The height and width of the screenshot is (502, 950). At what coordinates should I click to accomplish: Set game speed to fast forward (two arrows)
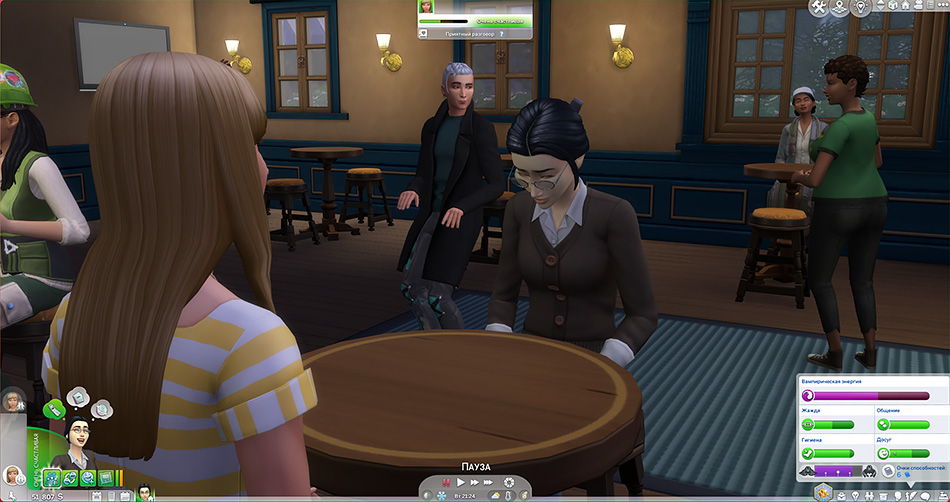coord(476,483)
